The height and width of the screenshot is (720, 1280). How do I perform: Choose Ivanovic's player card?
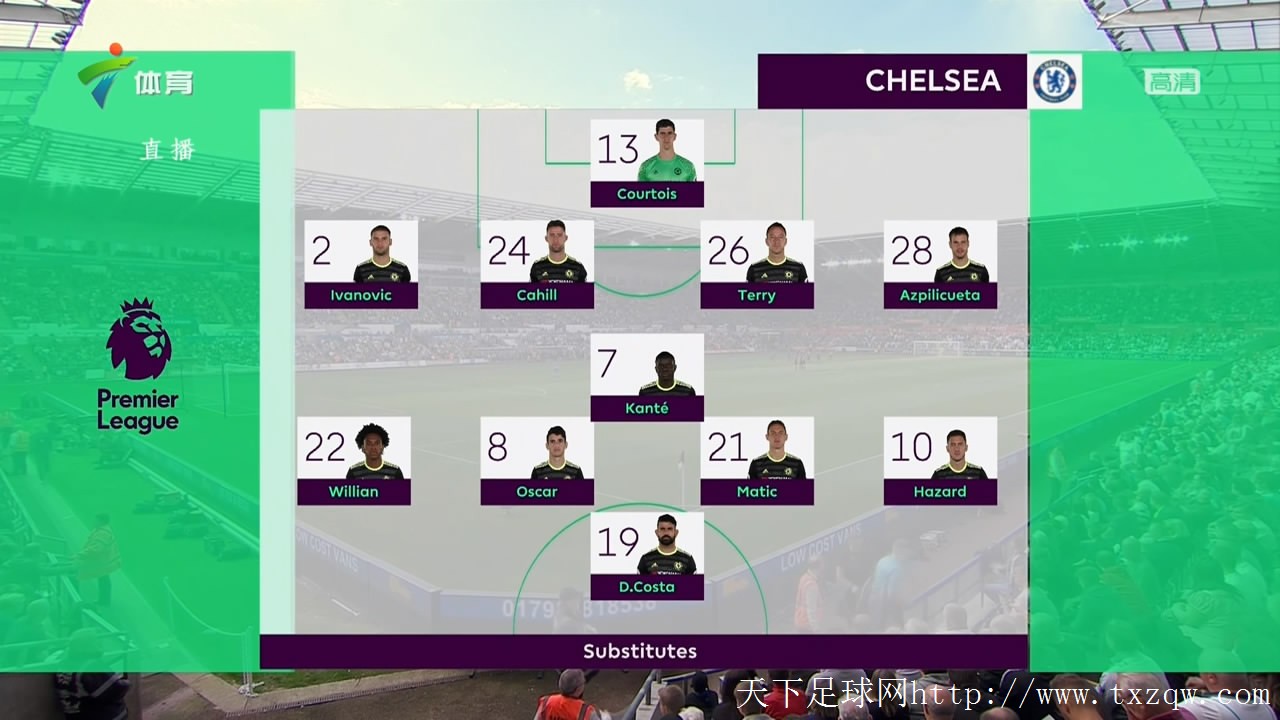[x=361, y=264]
